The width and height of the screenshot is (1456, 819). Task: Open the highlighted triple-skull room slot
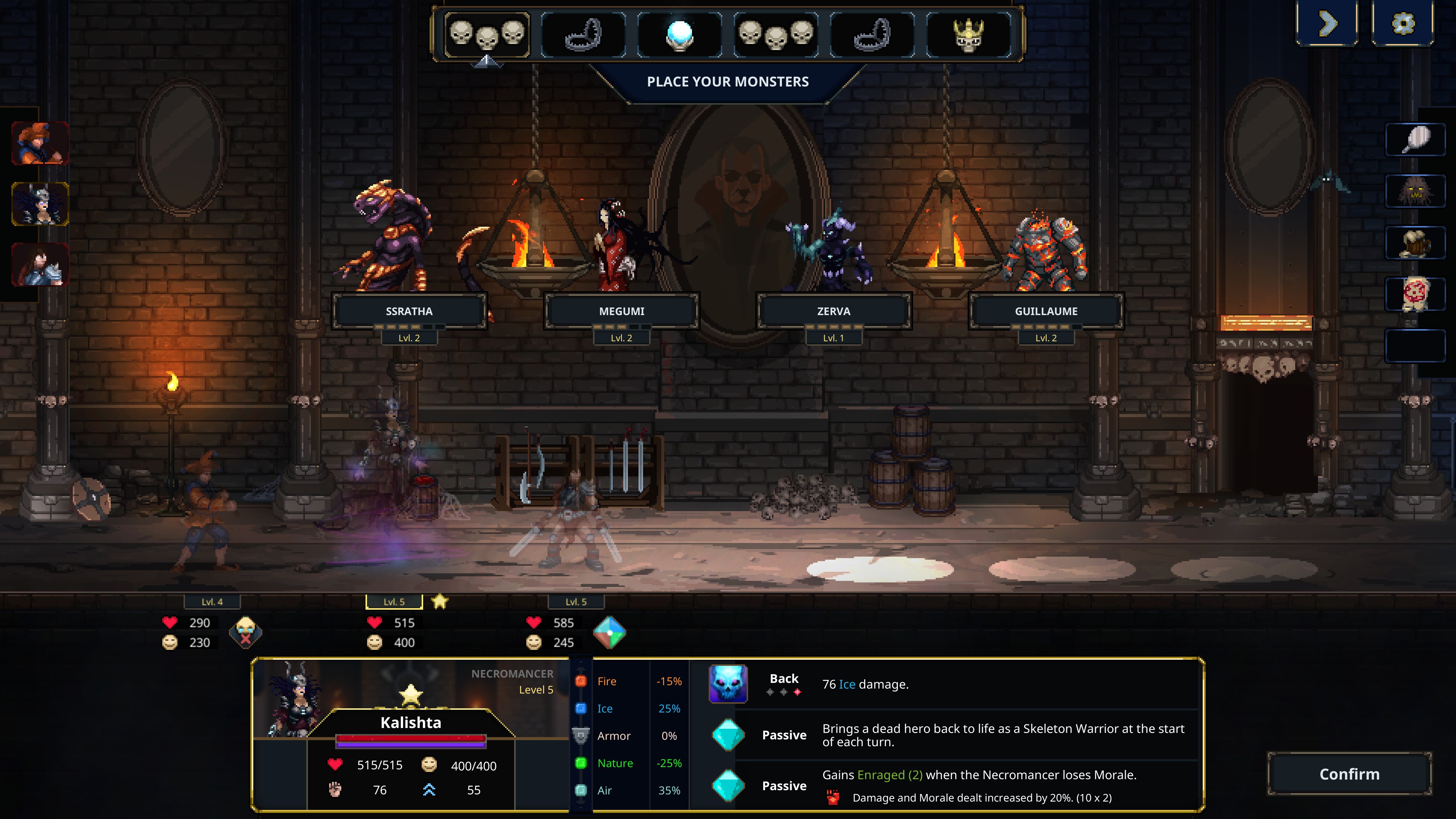coord(486,35)
